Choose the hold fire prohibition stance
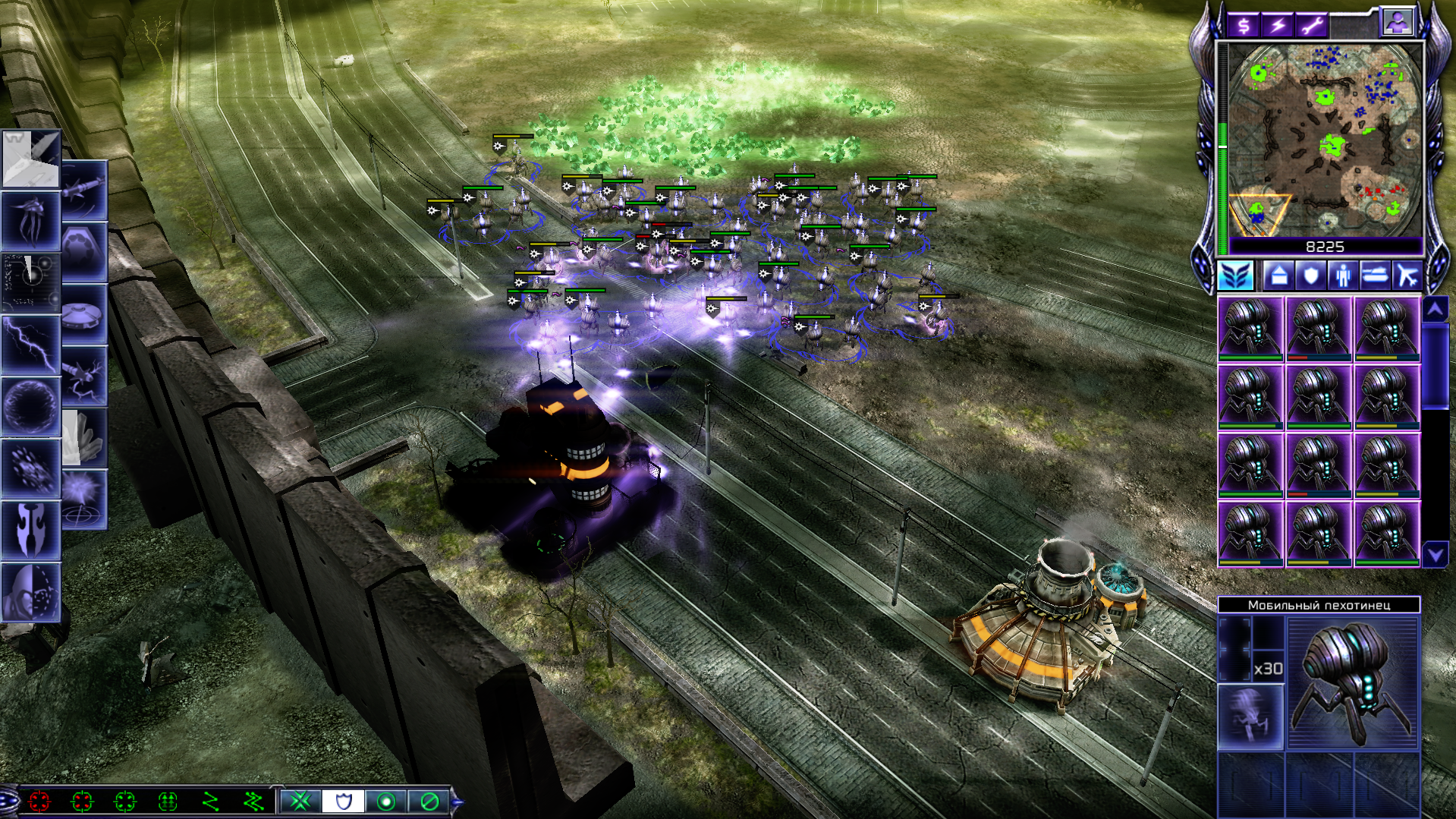This screenshot has height=819, width=1456. 429,801
